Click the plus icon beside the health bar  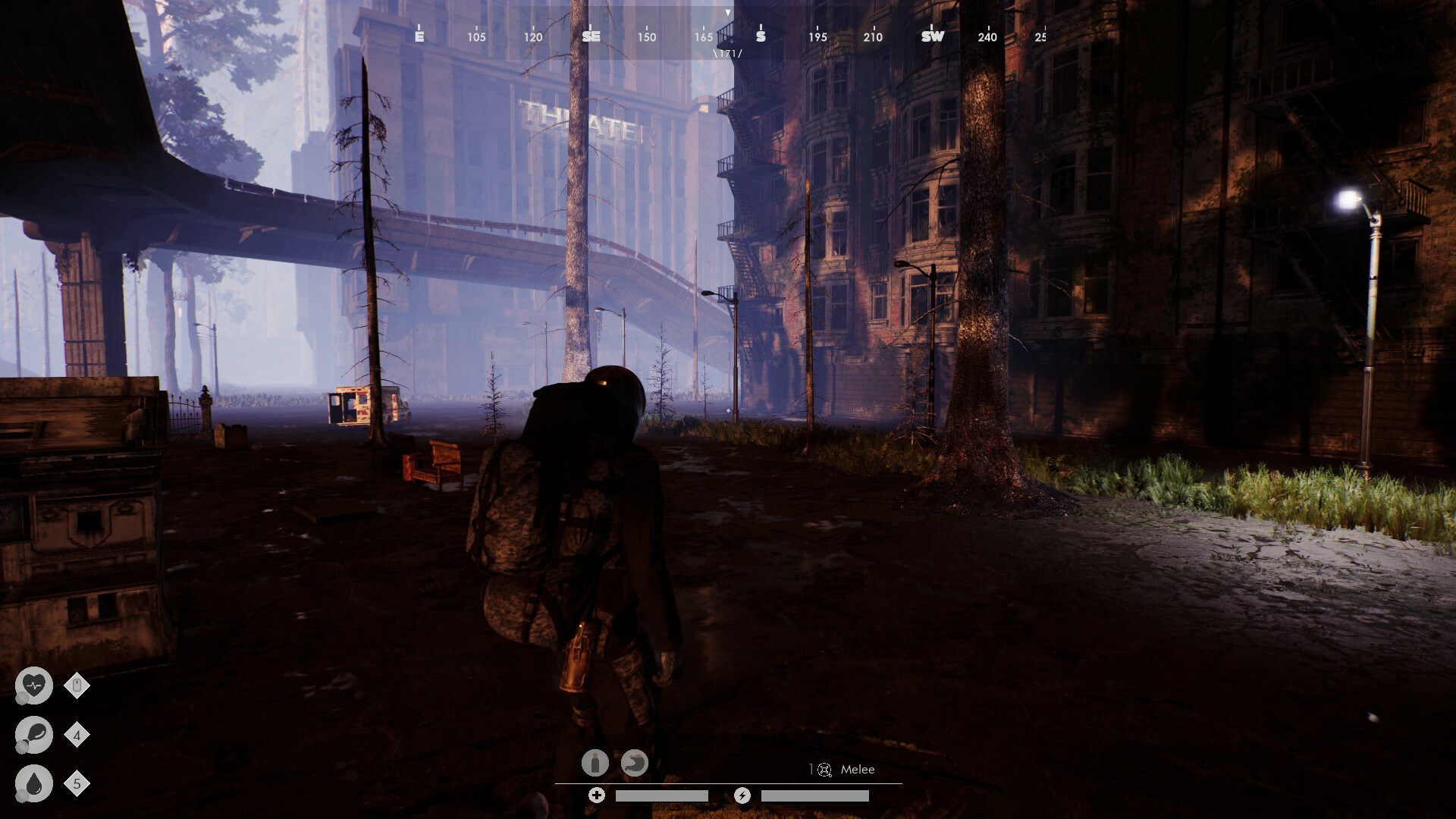coord(598,795)
